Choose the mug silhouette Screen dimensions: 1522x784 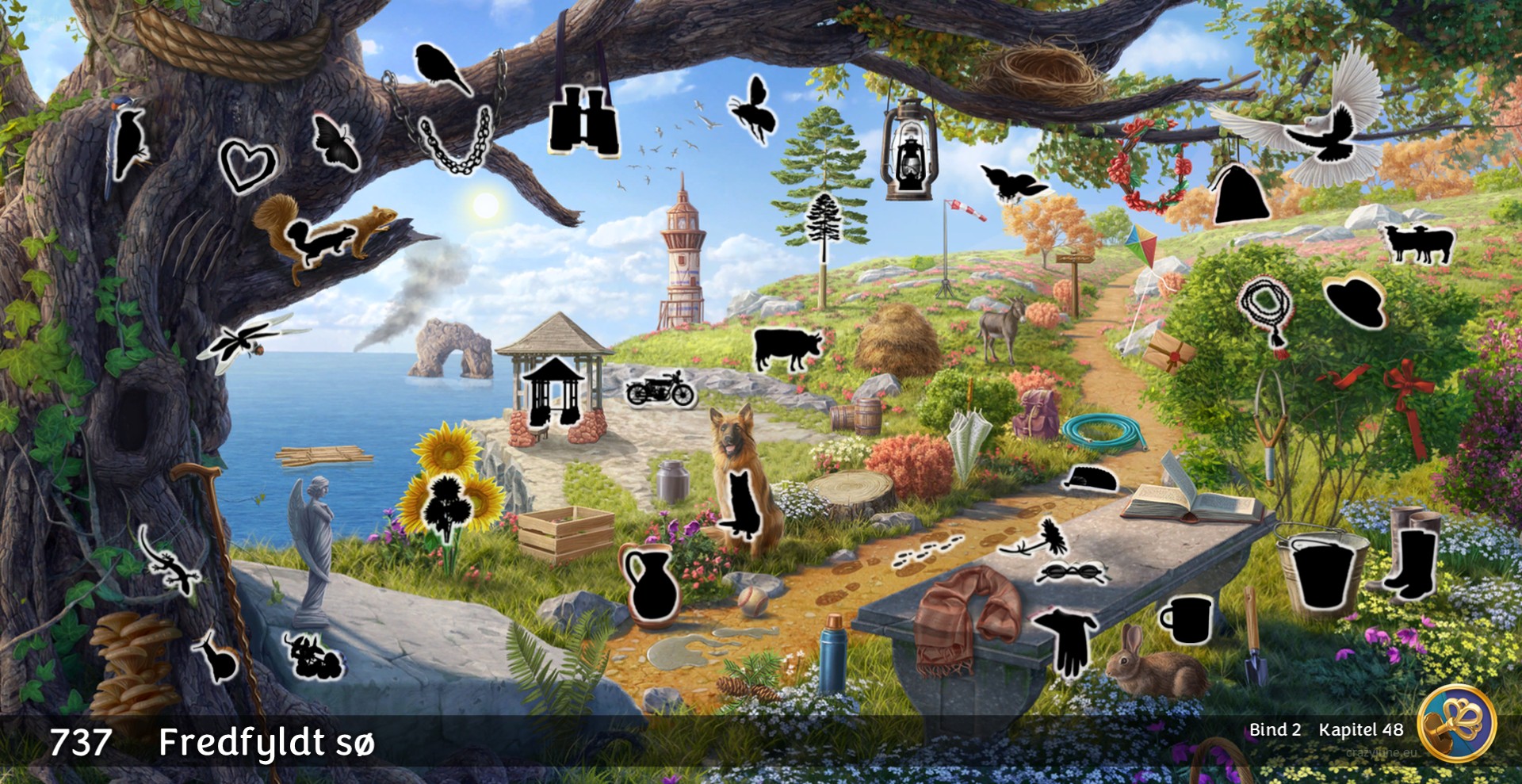[1188, 619]
